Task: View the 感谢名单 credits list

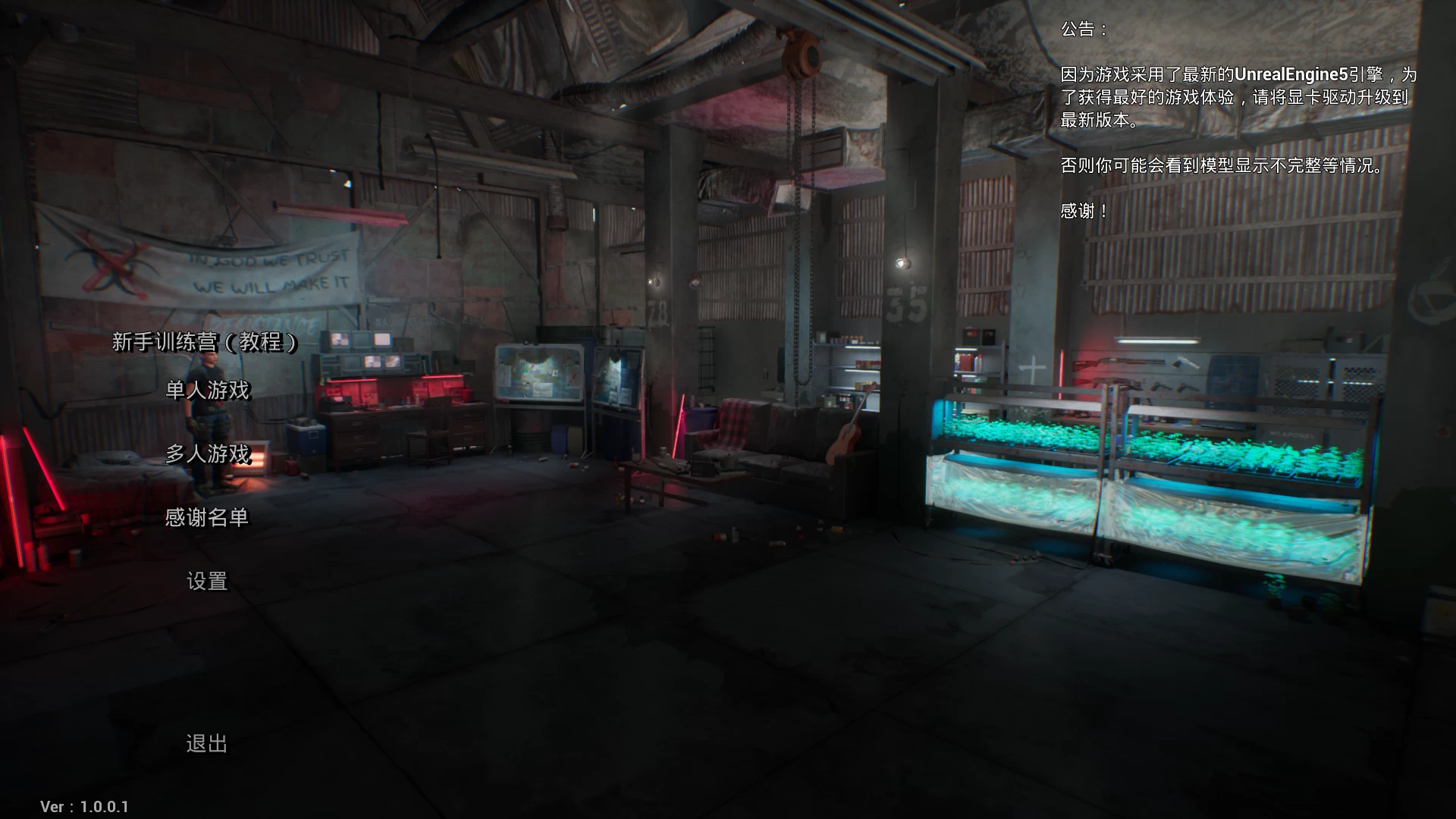Action: (207, 518)
